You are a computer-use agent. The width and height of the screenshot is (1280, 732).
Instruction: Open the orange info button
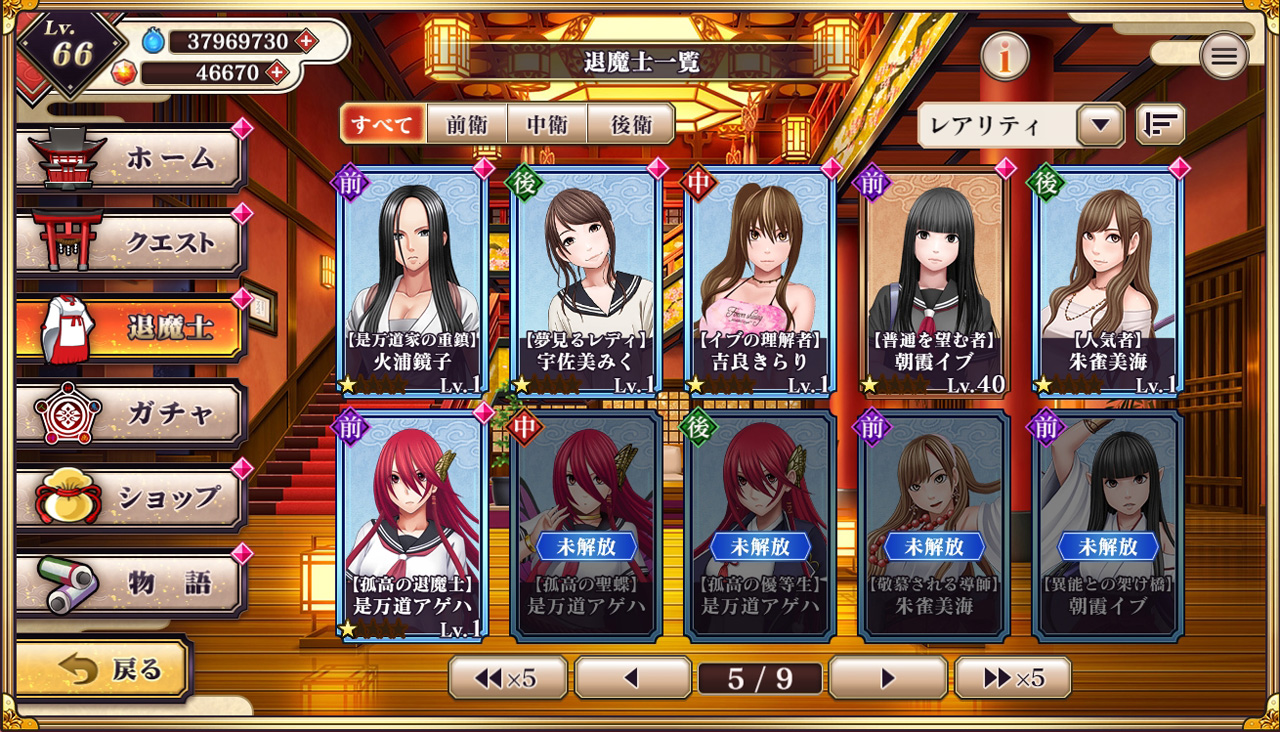(x=1004, y=56)
